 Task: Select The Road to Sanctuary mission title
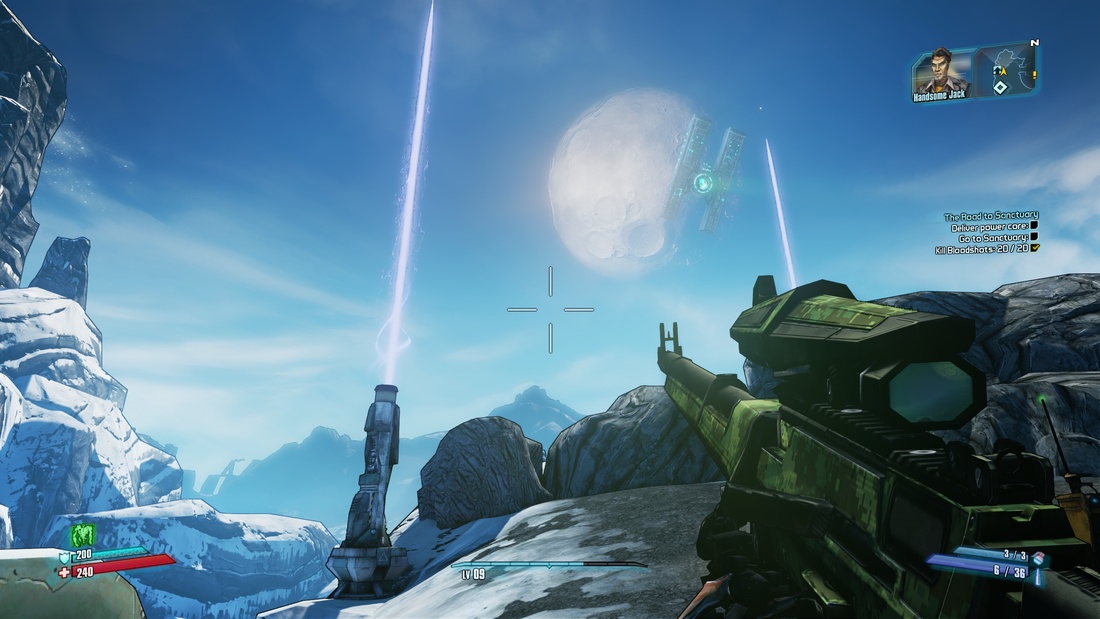coord(991,215)
